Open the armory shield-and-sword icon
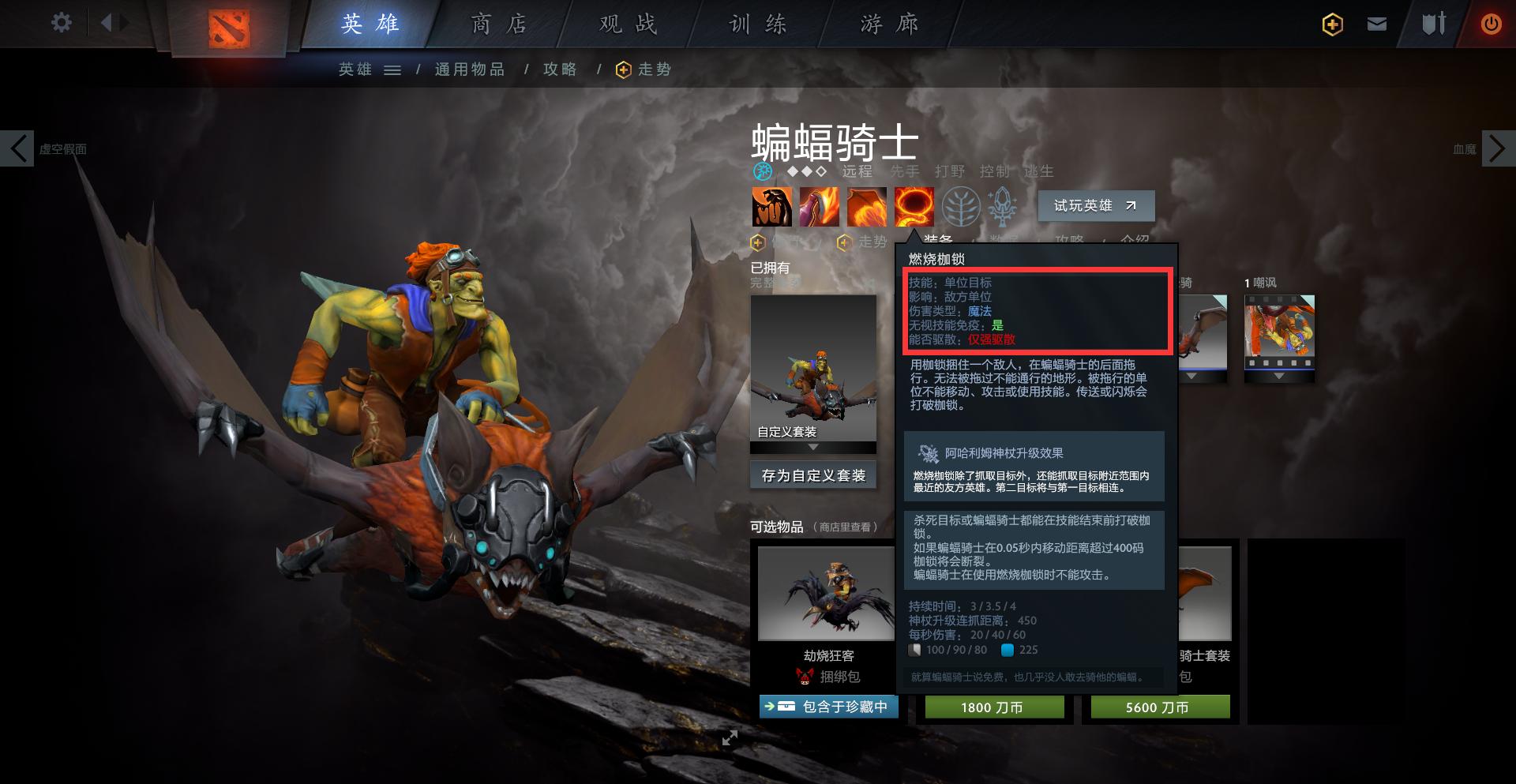1516x784 pixels. point(1435,24)
